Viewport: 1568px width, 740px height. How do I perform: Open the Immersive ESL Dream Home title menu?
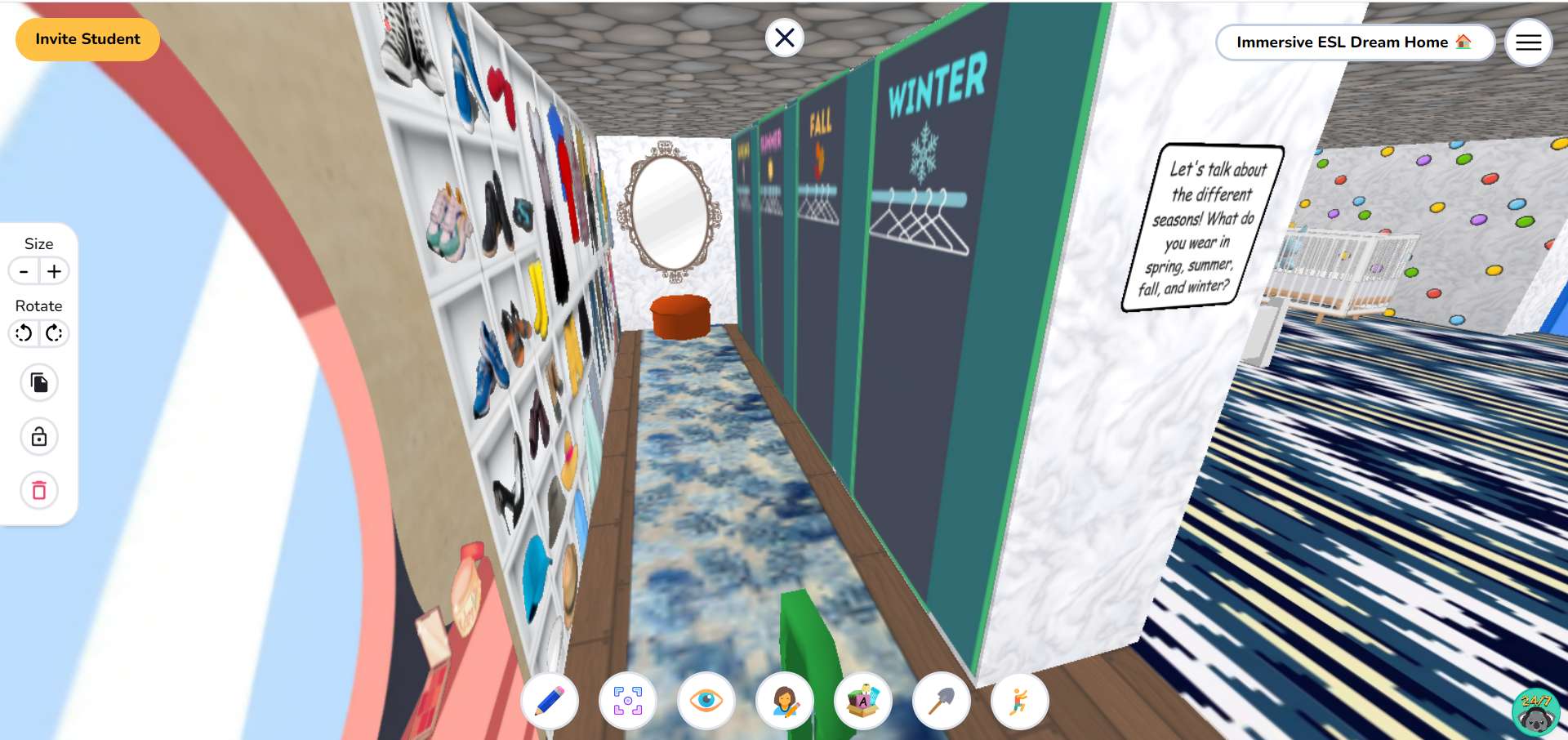(1355, 42)
